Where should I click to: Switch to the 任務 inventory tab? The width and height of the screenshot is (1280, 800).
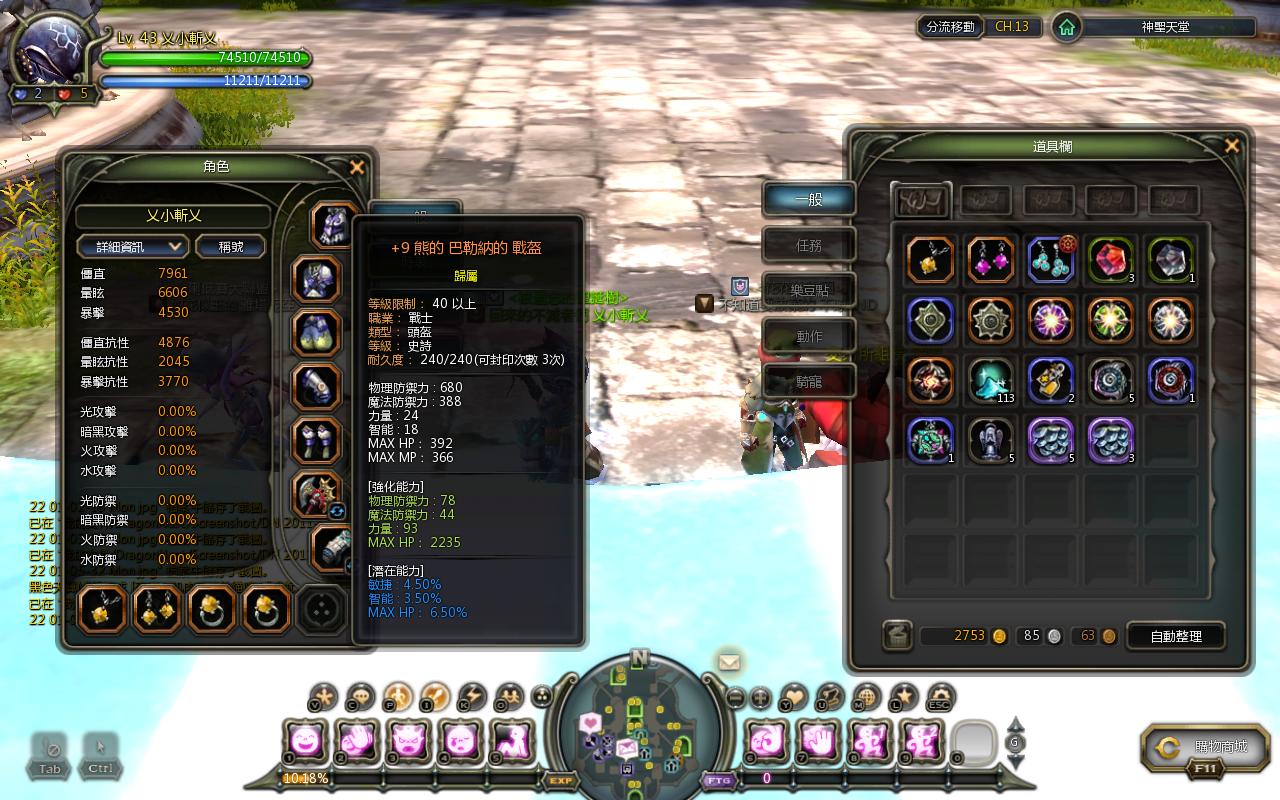pyautogui.click(x=809, y=245)
